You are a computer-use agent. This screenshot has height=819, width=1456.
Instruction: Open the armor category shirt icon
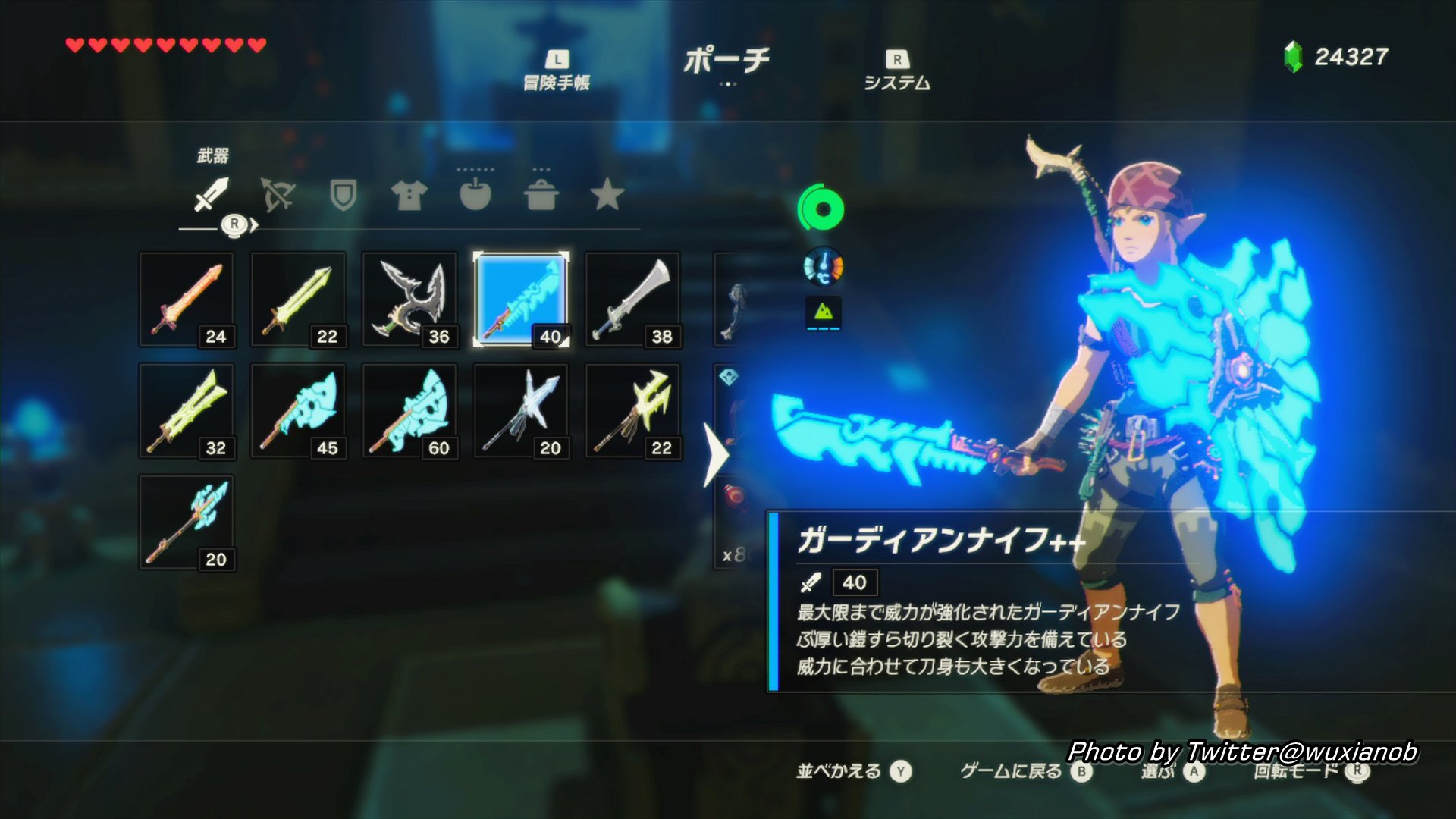[x=409, y=196]
